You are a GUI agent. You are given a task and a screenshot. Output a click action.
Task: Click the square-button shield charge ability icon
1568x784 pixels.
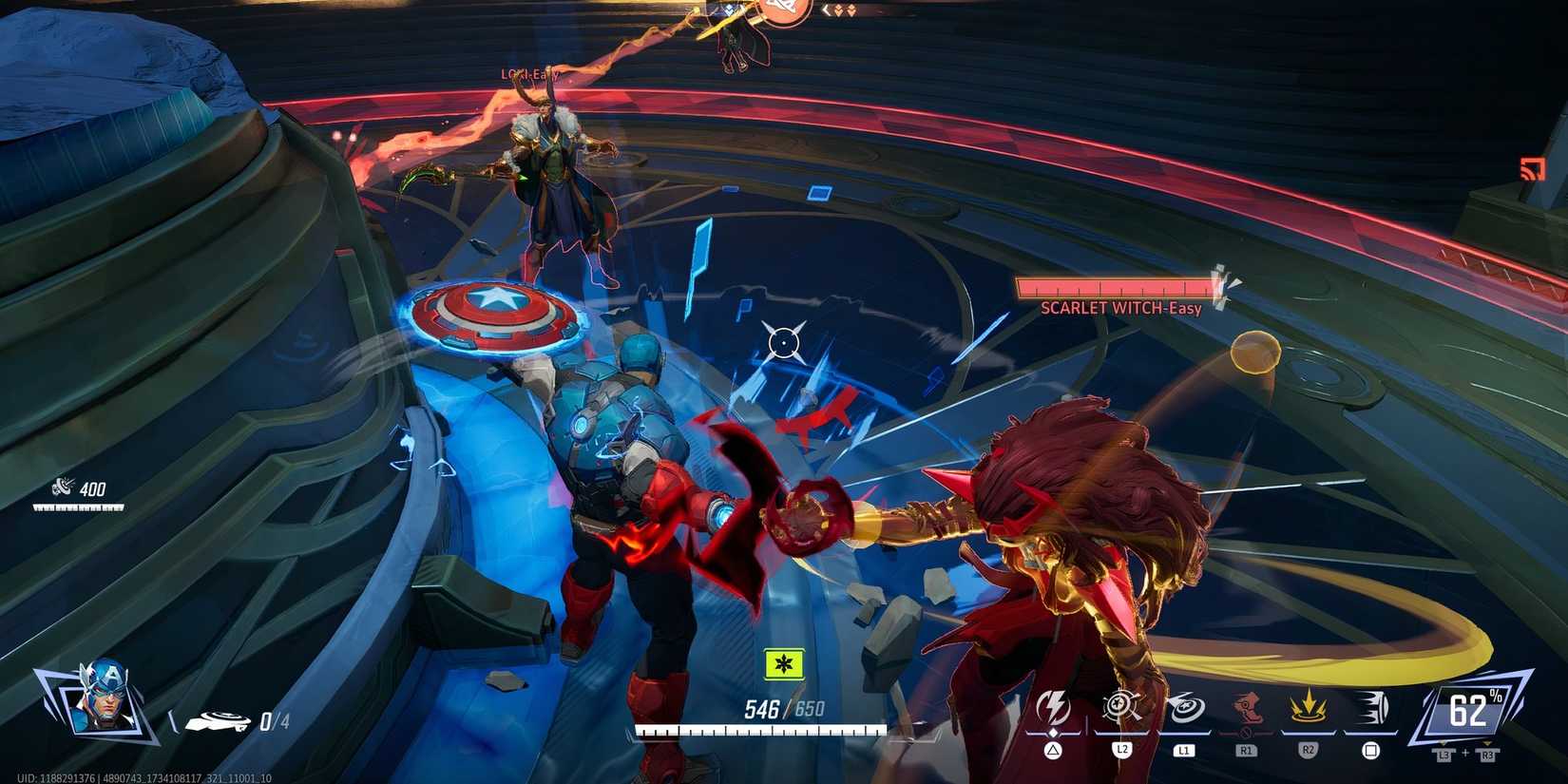point(1371,705)
